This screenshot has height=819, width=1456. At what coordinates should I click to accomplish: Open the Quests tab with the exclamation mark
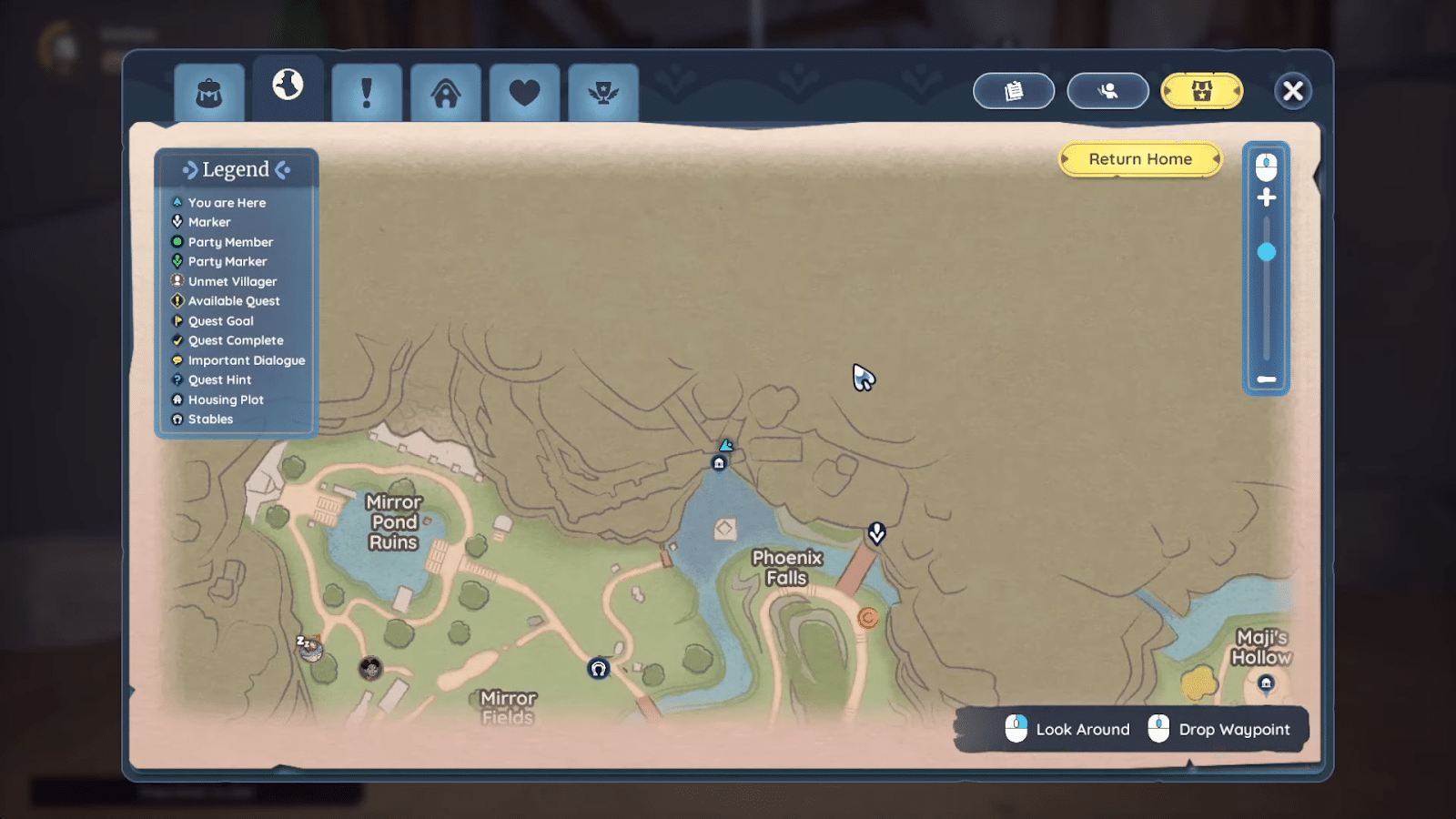[x=366, y=90]
